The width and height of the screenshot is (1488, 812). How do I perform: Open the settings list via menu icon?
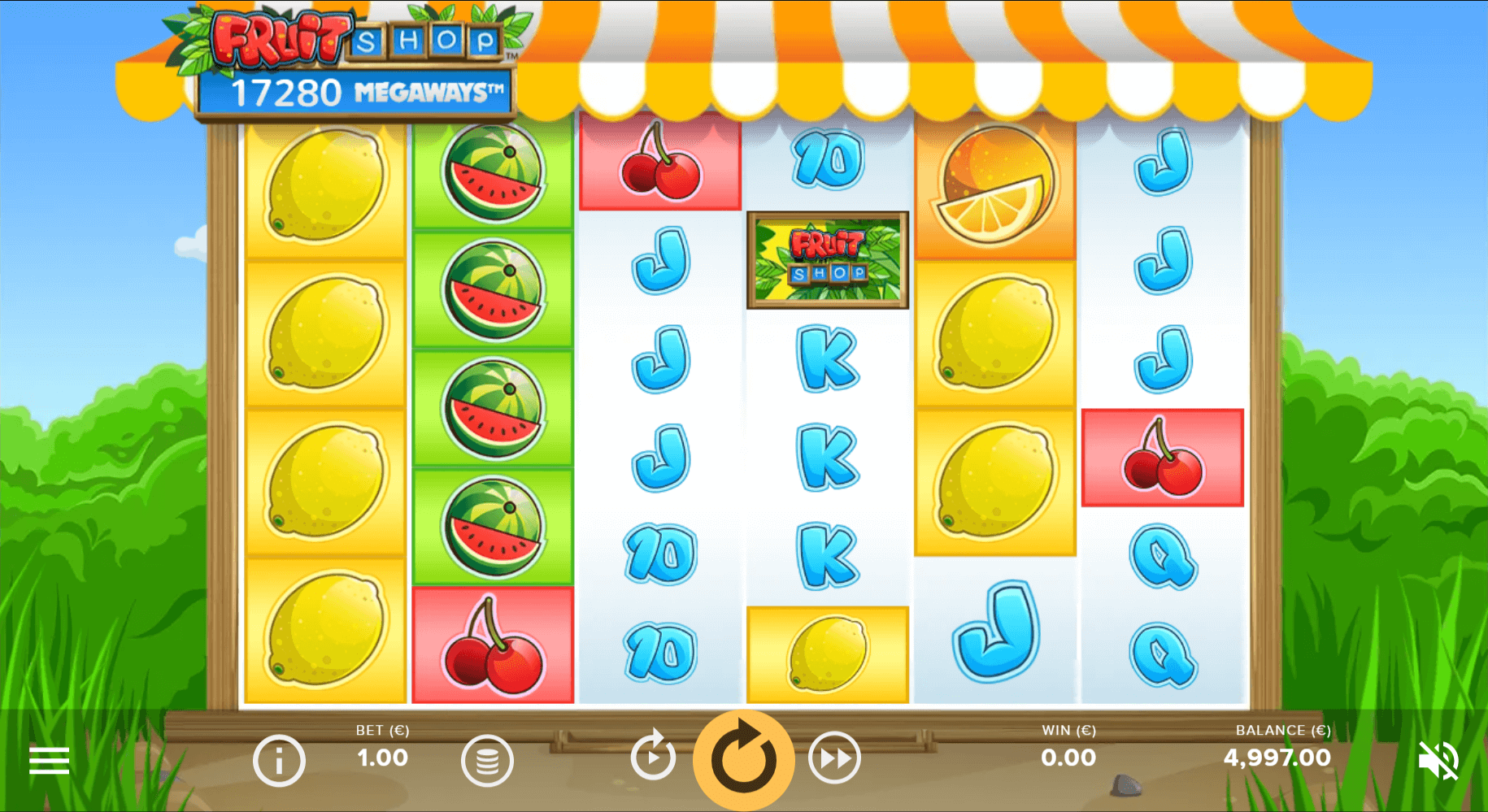pos(50,759)
